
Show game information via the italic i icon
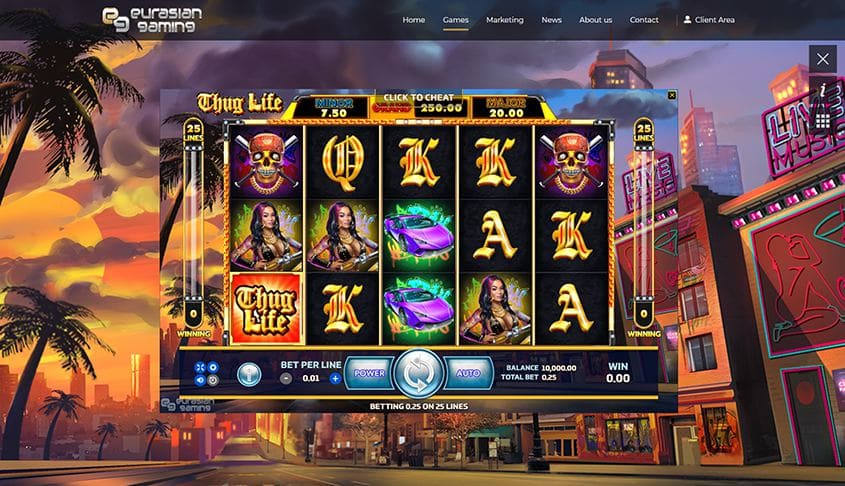[x=823, y=90]
